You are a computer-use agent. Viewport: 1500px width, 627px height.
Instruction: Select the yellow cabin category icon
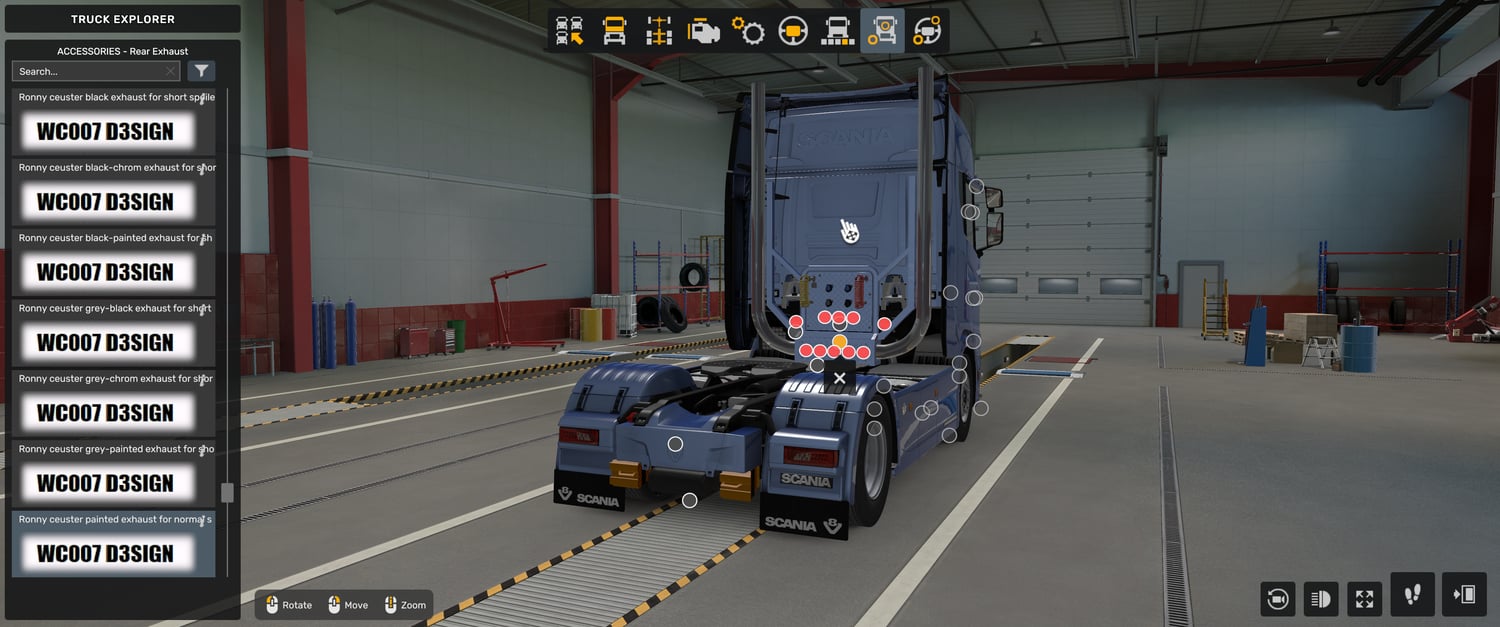coord(614,31)
